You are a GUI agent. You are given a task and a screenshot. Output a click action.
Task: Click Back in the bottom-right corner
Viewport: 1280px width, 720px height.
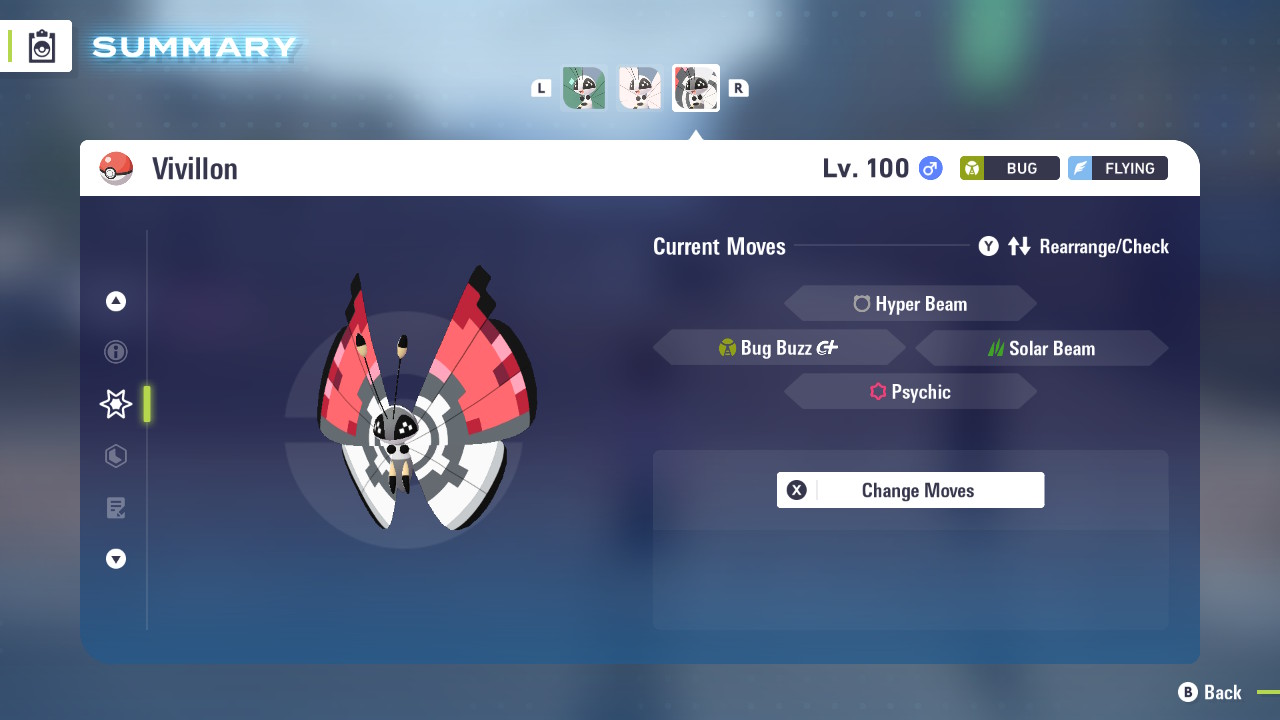(x=1213, y=692)
